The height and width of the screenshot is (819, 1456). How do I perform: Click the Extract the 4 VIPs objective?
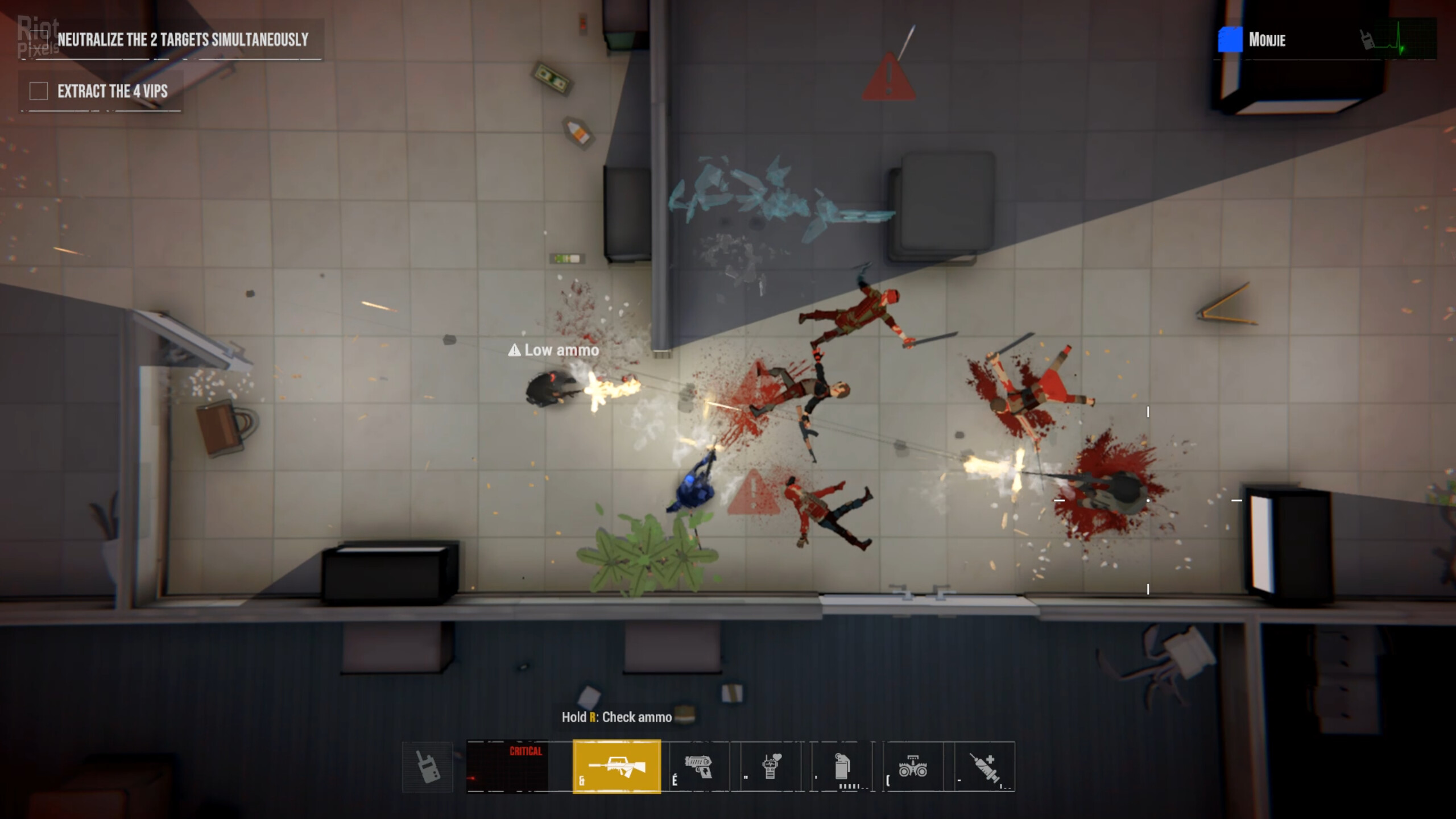click(112, 91)
